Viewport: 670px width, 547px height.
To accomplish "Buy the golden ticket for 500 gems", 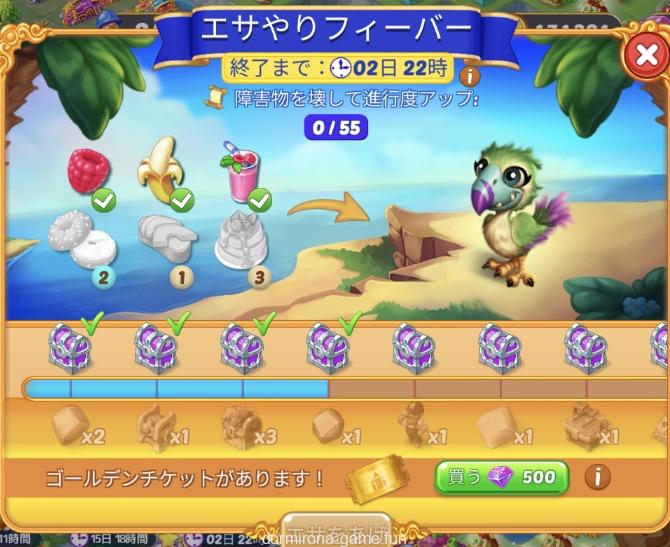I will pos(501,478).
